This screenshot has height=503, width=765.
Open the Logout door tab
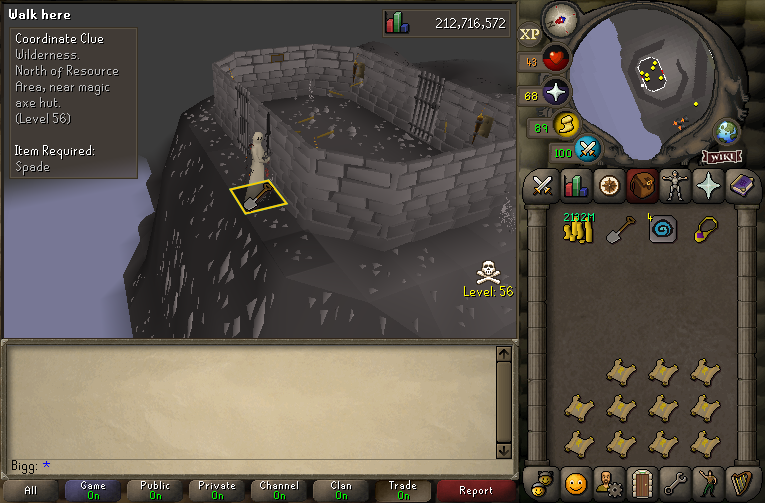tap(642, 483)
